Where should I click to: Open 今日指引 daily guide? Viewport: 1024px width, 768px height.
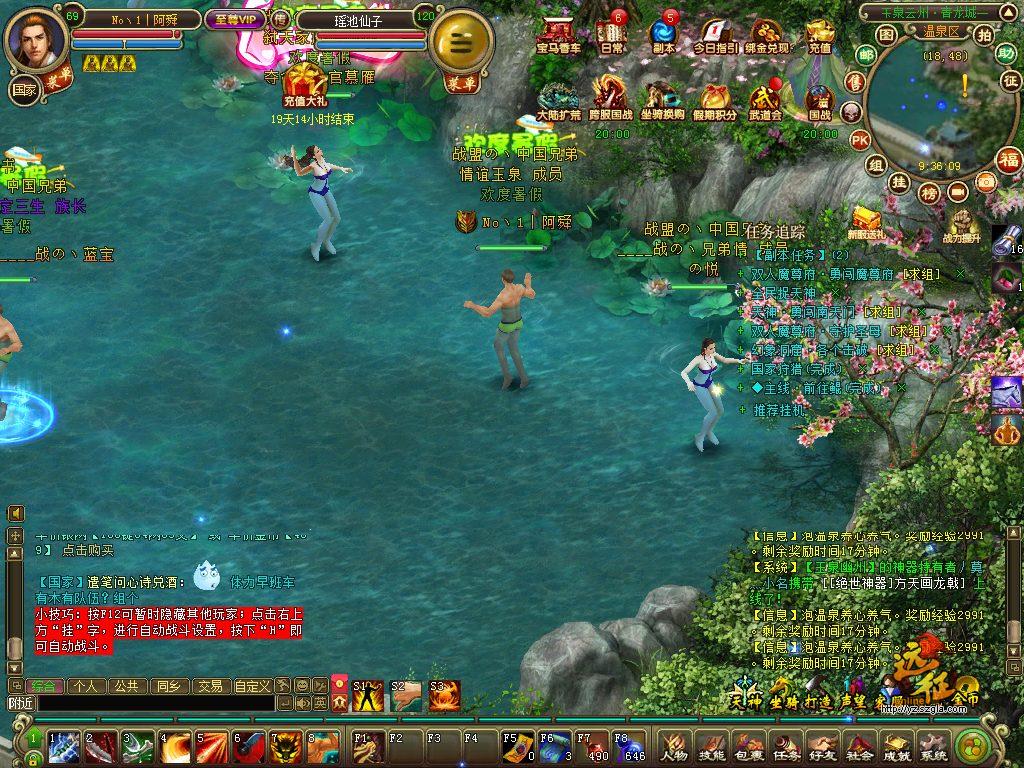[715, 35]
